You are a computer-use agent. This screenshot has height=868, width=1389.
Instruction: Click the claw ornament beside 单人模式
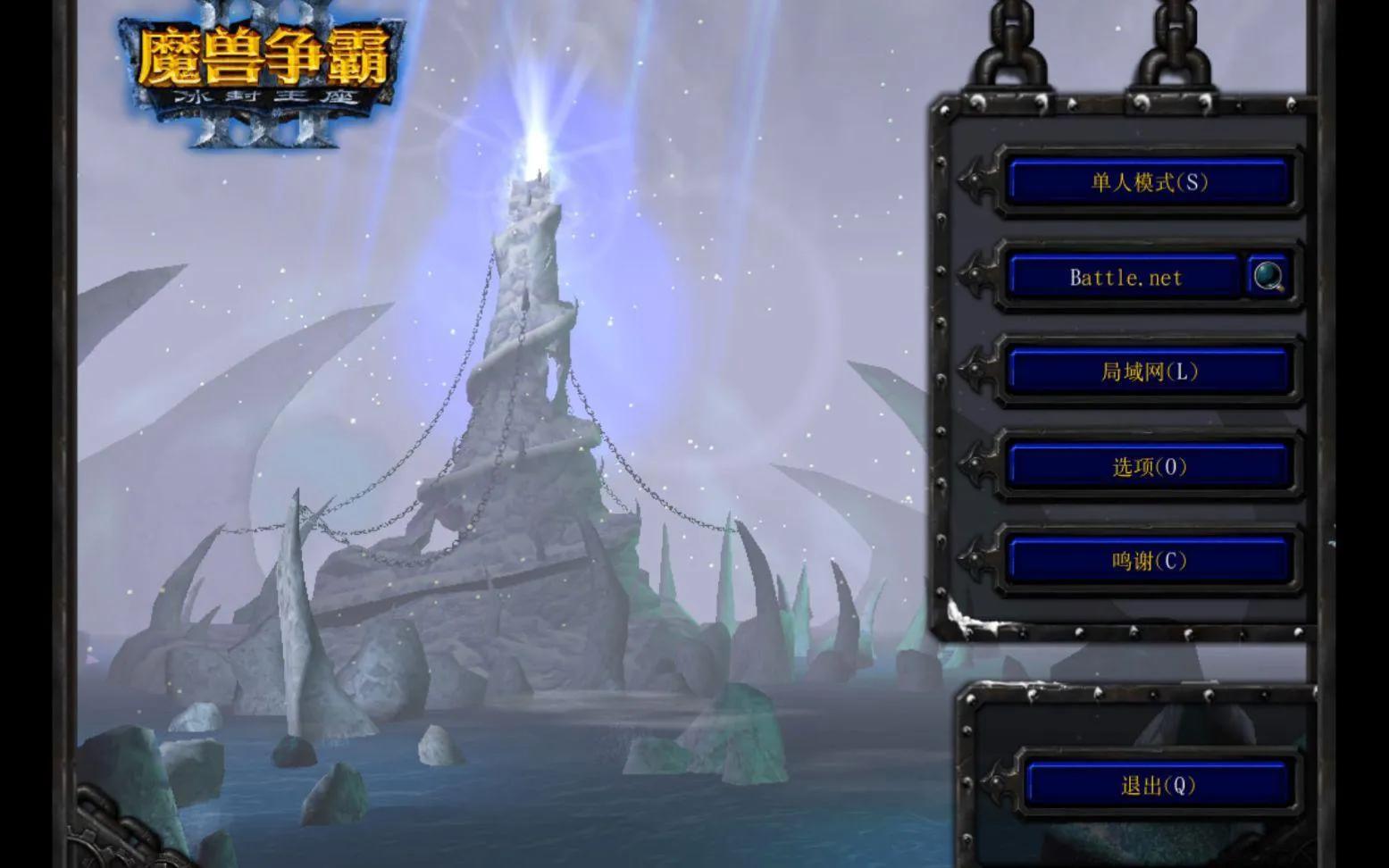978,181
